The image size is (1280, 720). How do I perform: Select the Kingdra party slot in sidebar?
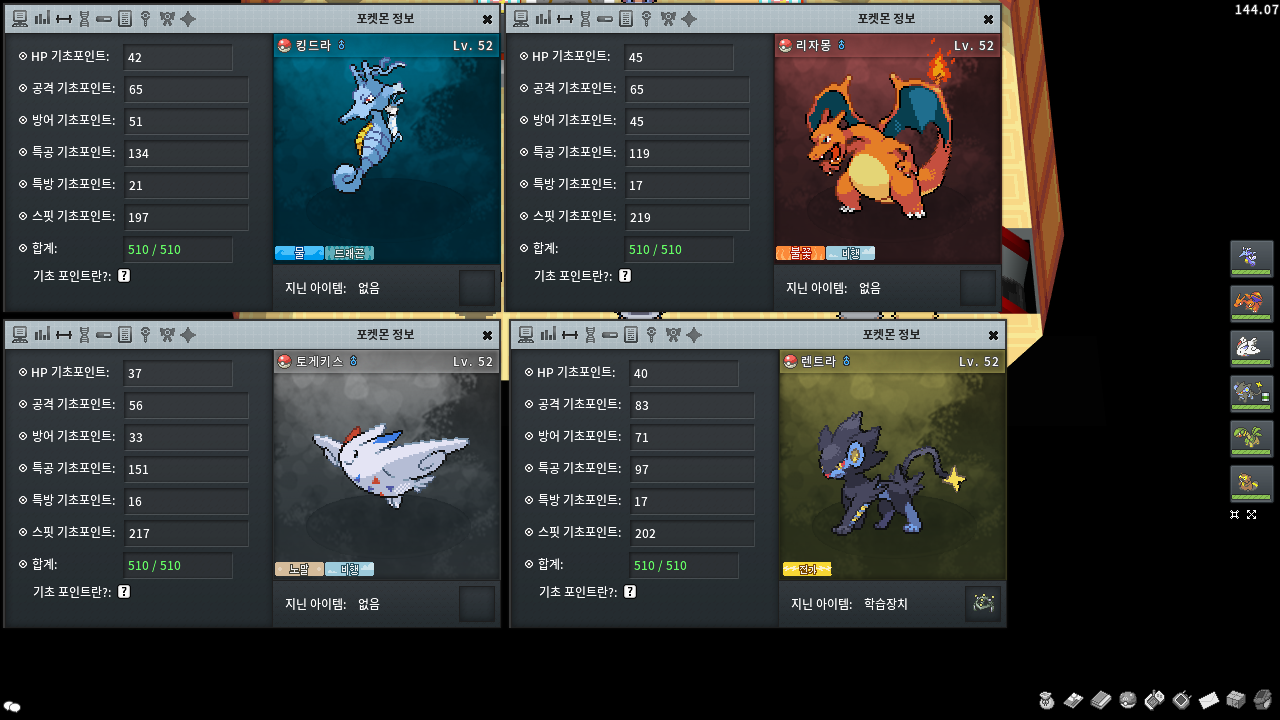(1251, 259)
